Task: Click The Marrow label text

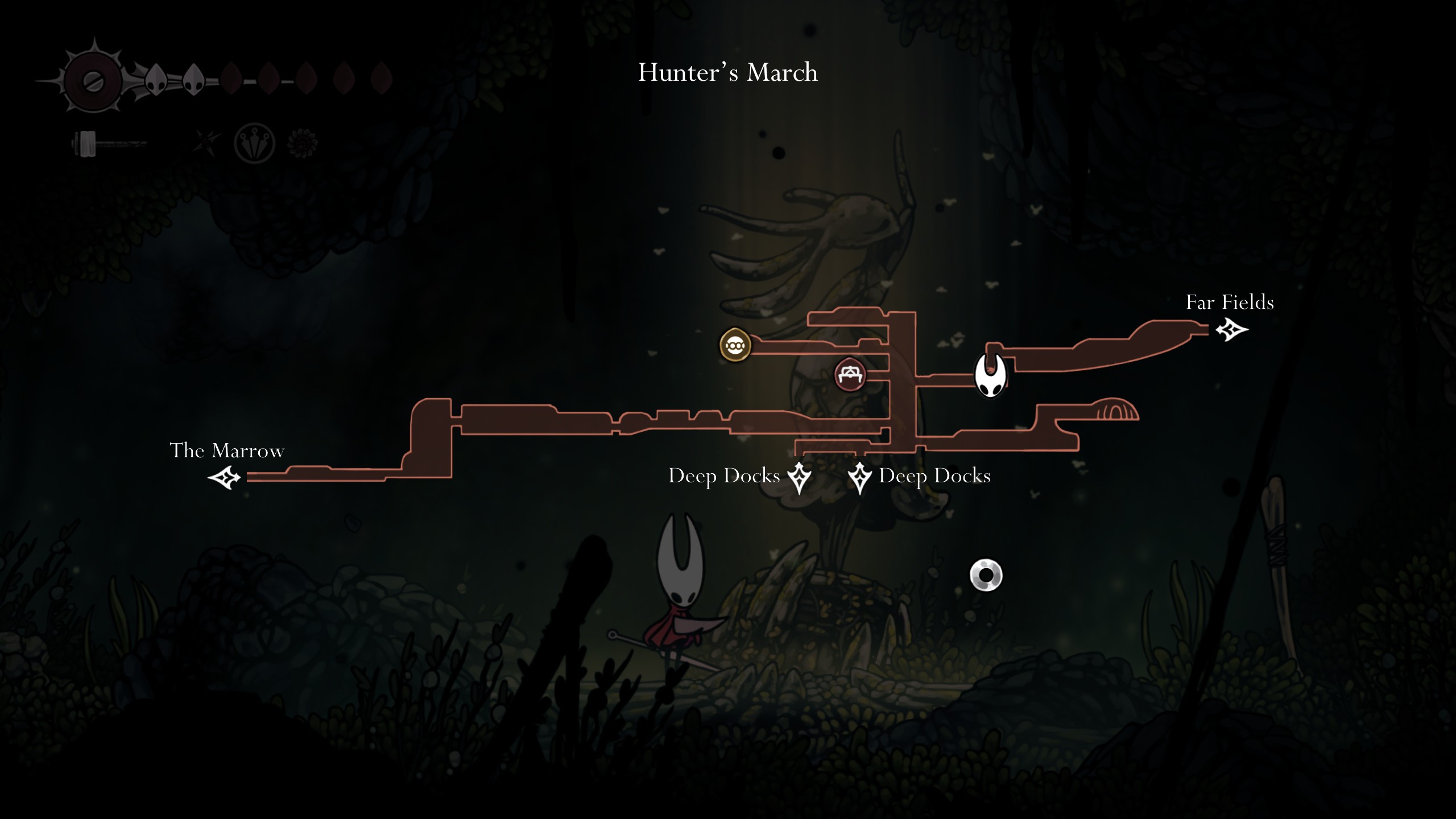Action: (x=229, y=450)
